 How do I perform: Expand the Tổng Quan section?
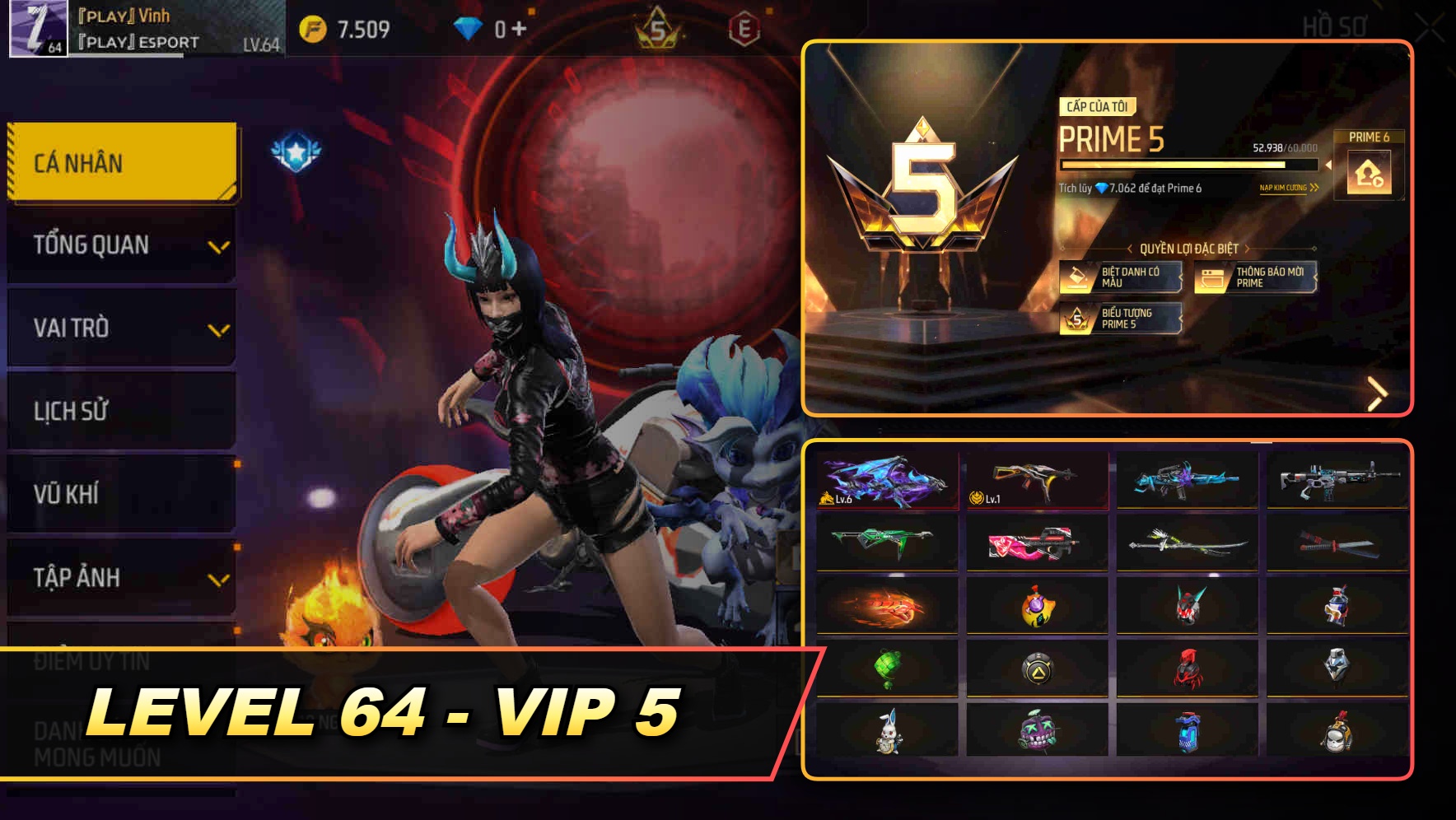pos(121,245)
